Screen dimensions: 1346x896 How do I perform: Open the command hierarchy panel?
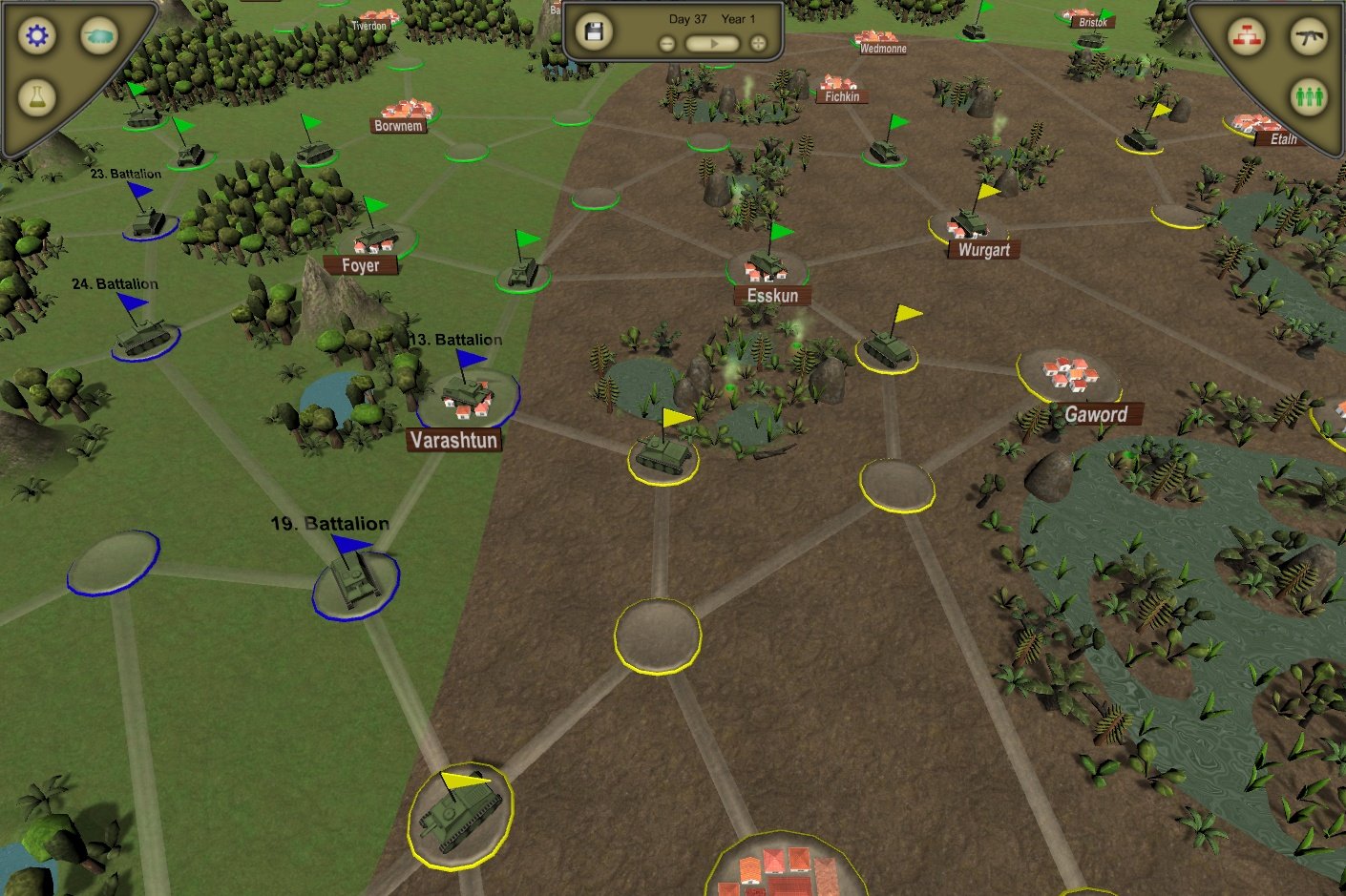tap(1248, 33)
